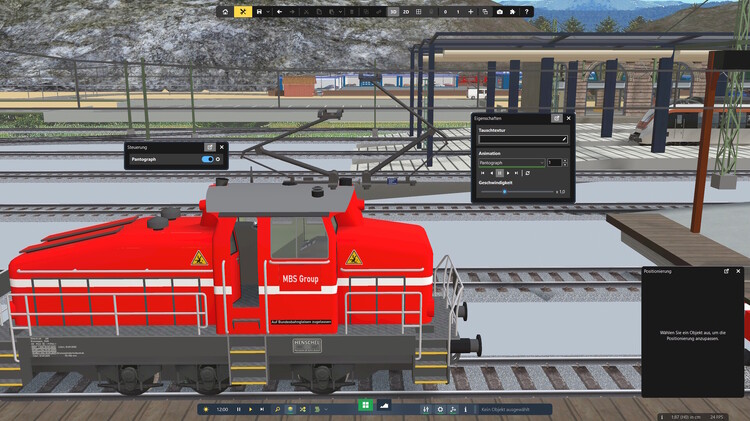Close the Positionierung panel
The width and height of the screenshot is (750, 421).
[740, 271]
